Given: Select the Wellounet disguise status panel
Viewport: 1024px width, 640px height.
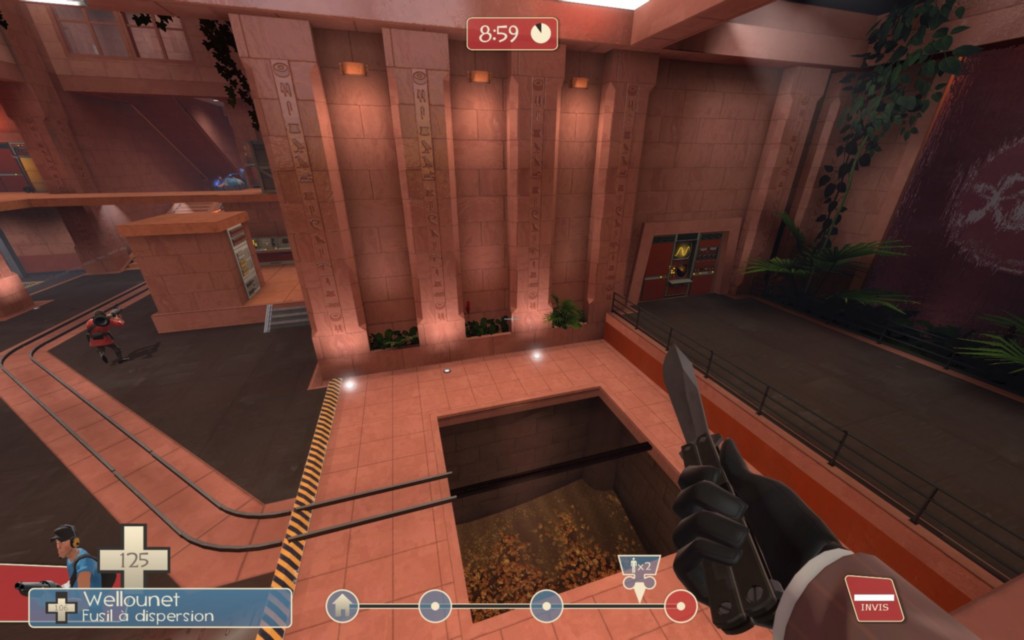Looking at the screenshot, I should pyautogui.click(x=160, y=607).
